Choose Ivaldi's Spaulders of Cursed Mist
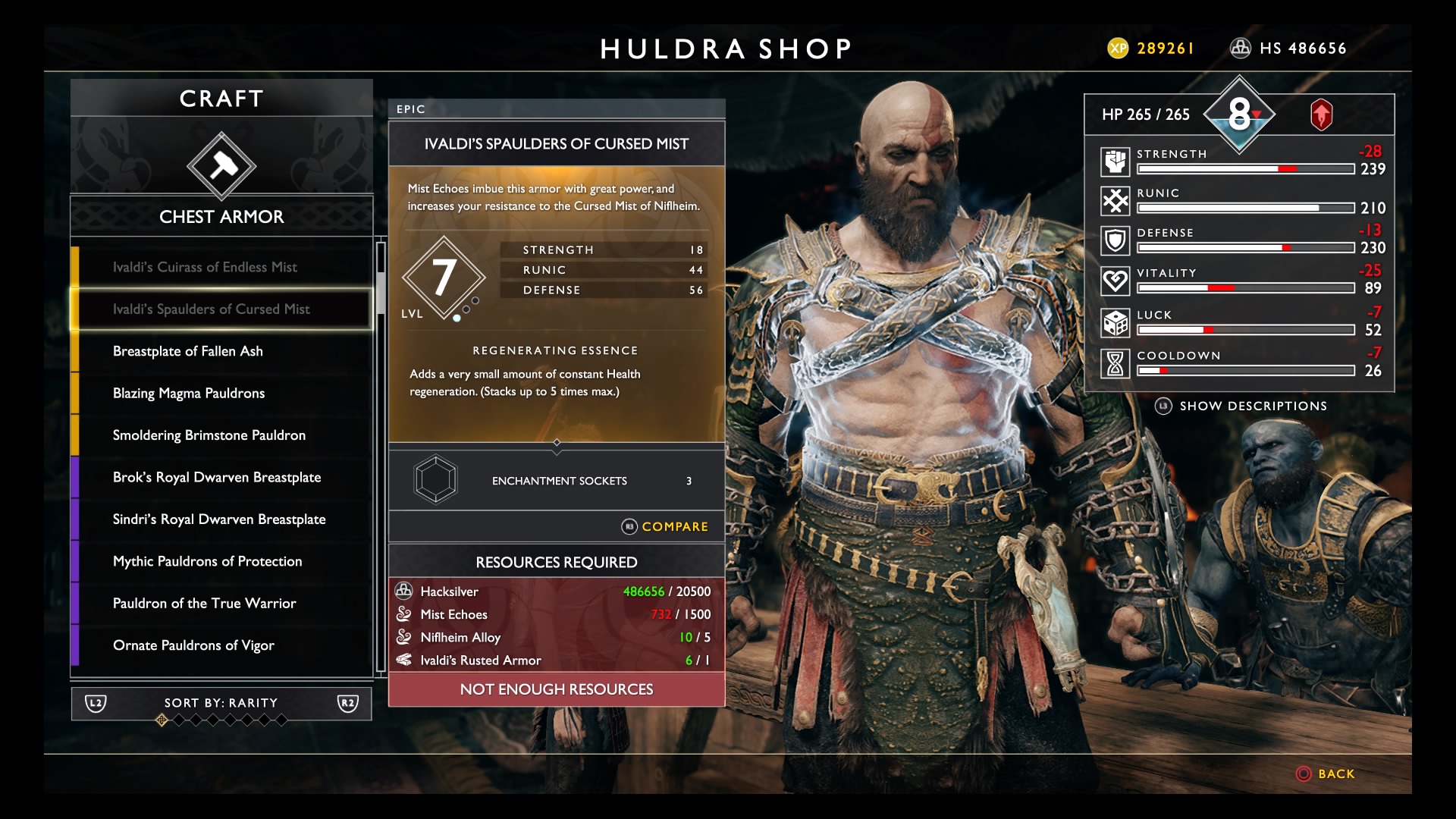 (212, 309)
